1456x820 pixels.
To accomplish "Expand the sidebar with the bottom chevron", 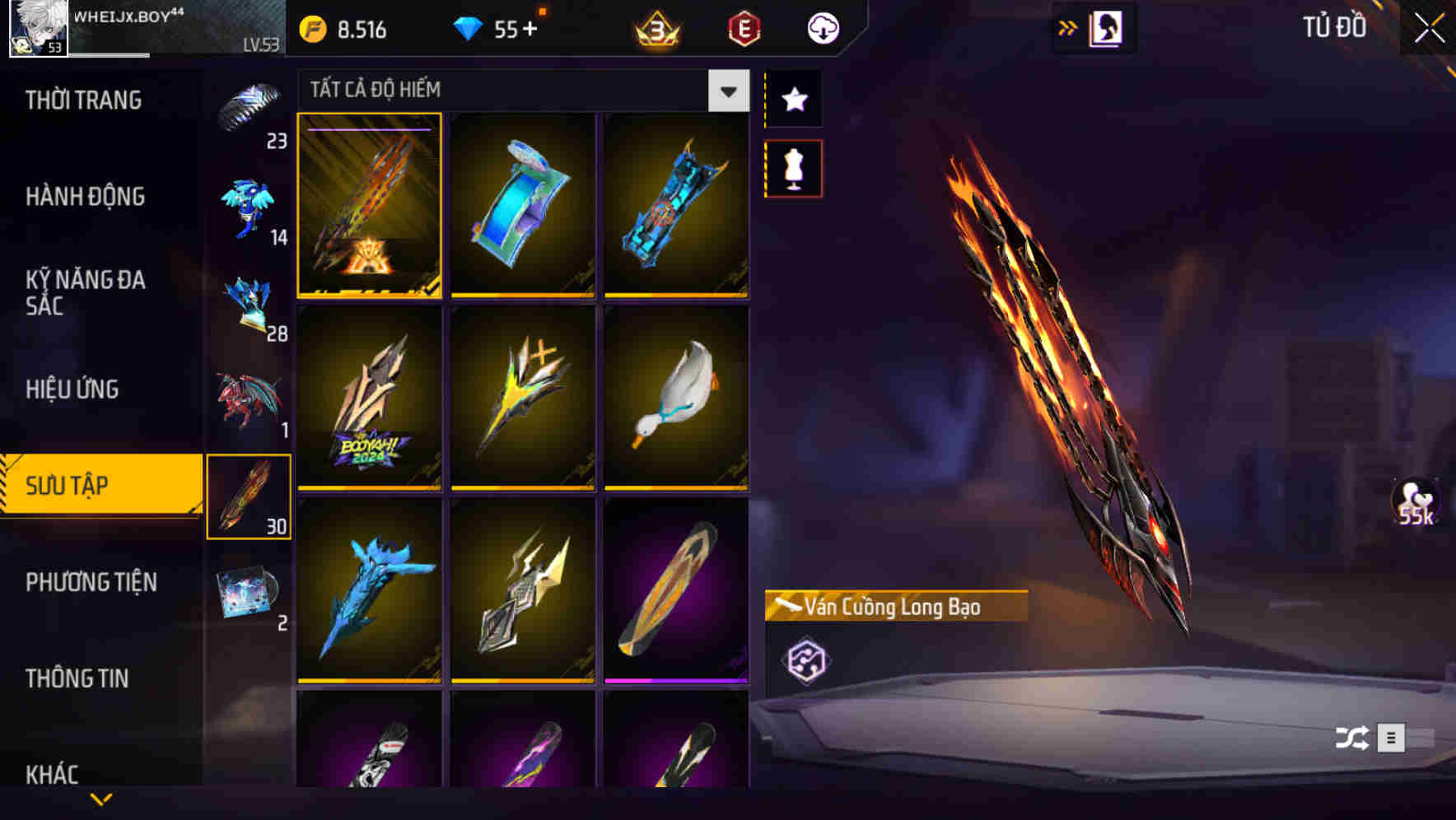I will [x=101, y=799].
